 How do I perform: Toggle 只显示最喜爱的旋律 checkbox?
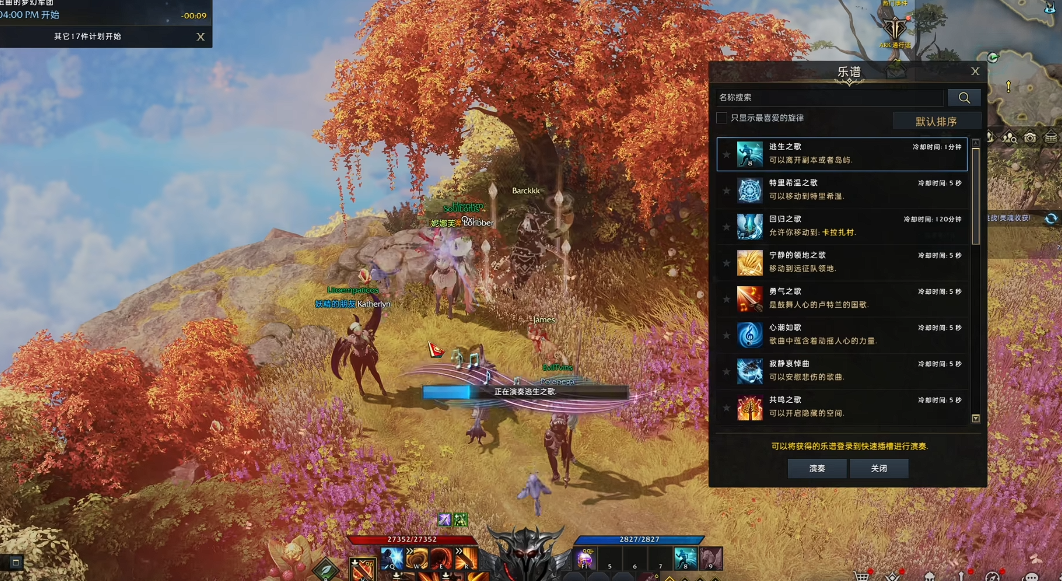click(722, 118)
